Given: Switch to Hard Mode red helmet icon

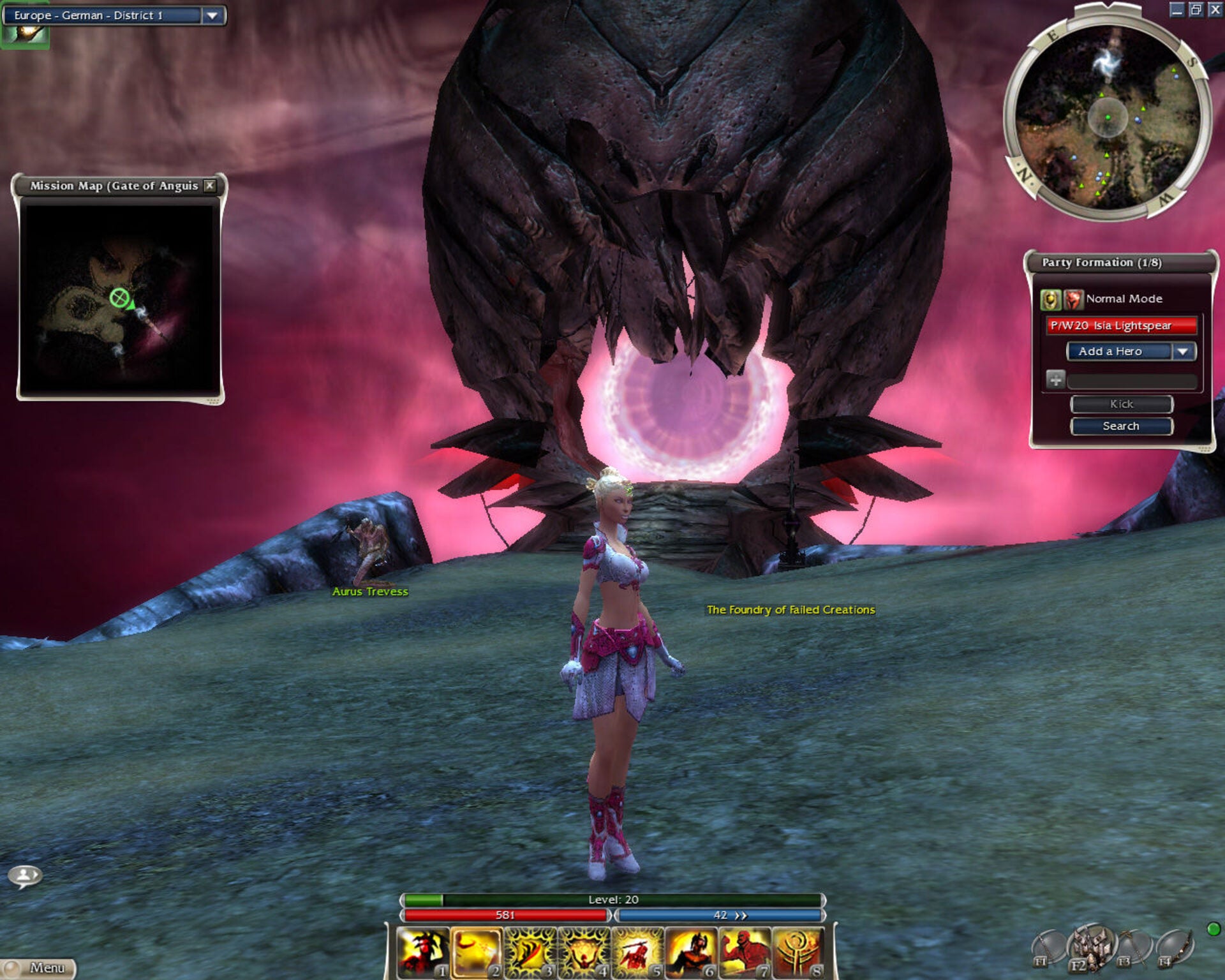Looking at the screenshot, I should [x=1073, y=299].
